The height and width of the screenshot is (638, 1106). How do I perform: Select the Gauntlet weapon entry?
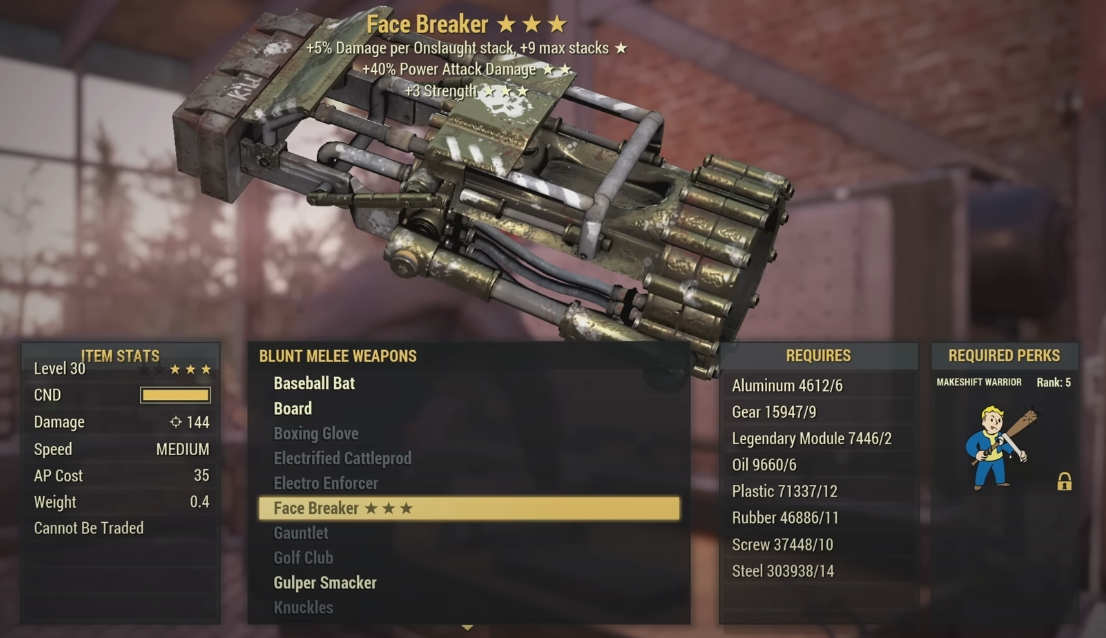tap(301, 533)
